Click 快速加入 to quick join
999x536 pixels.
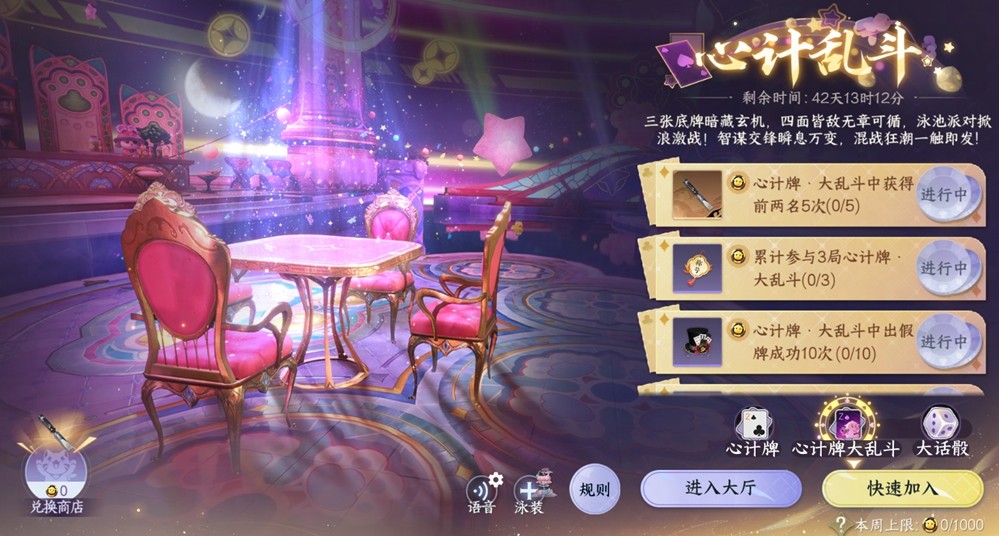(902, 488)
